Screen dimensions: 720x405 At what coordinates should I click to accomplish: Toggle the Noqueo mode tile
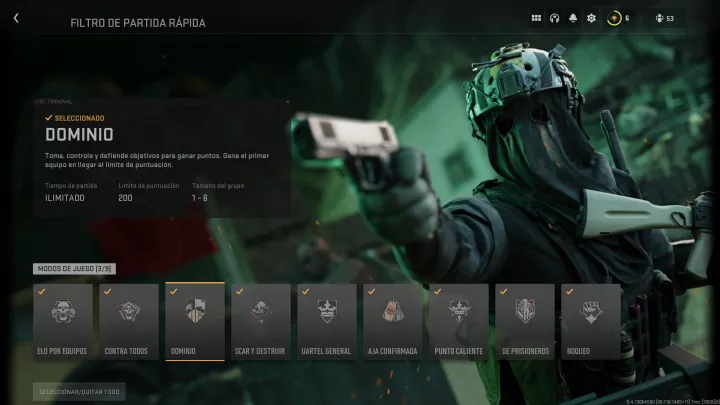[x=590, y=321]
